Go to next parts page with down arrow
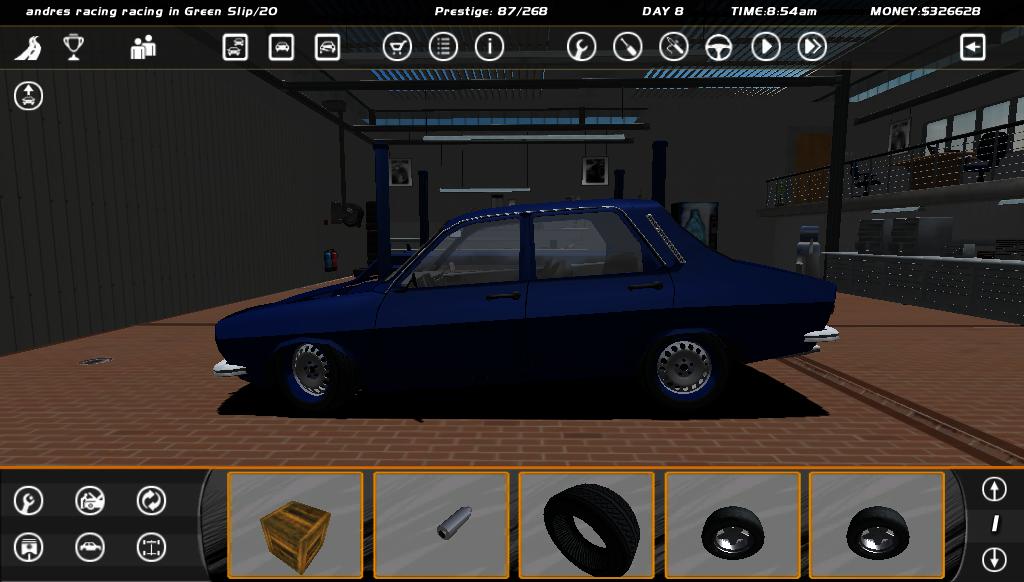1024x582 pixels. click(994, 559)
